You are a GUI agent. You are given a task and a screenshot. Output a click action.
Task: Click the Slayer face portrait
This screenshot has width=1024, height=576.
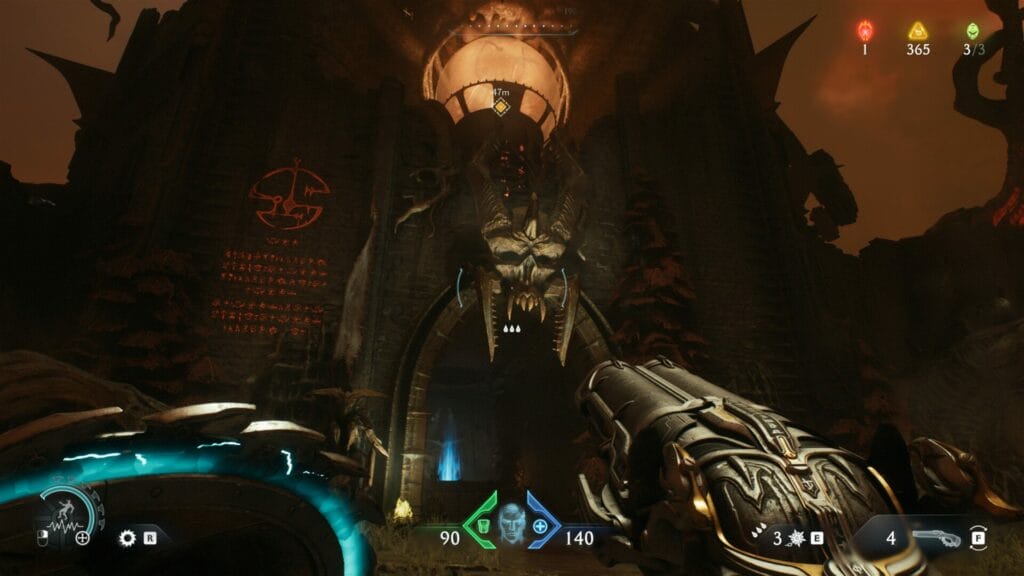click(x=512, y=524)
